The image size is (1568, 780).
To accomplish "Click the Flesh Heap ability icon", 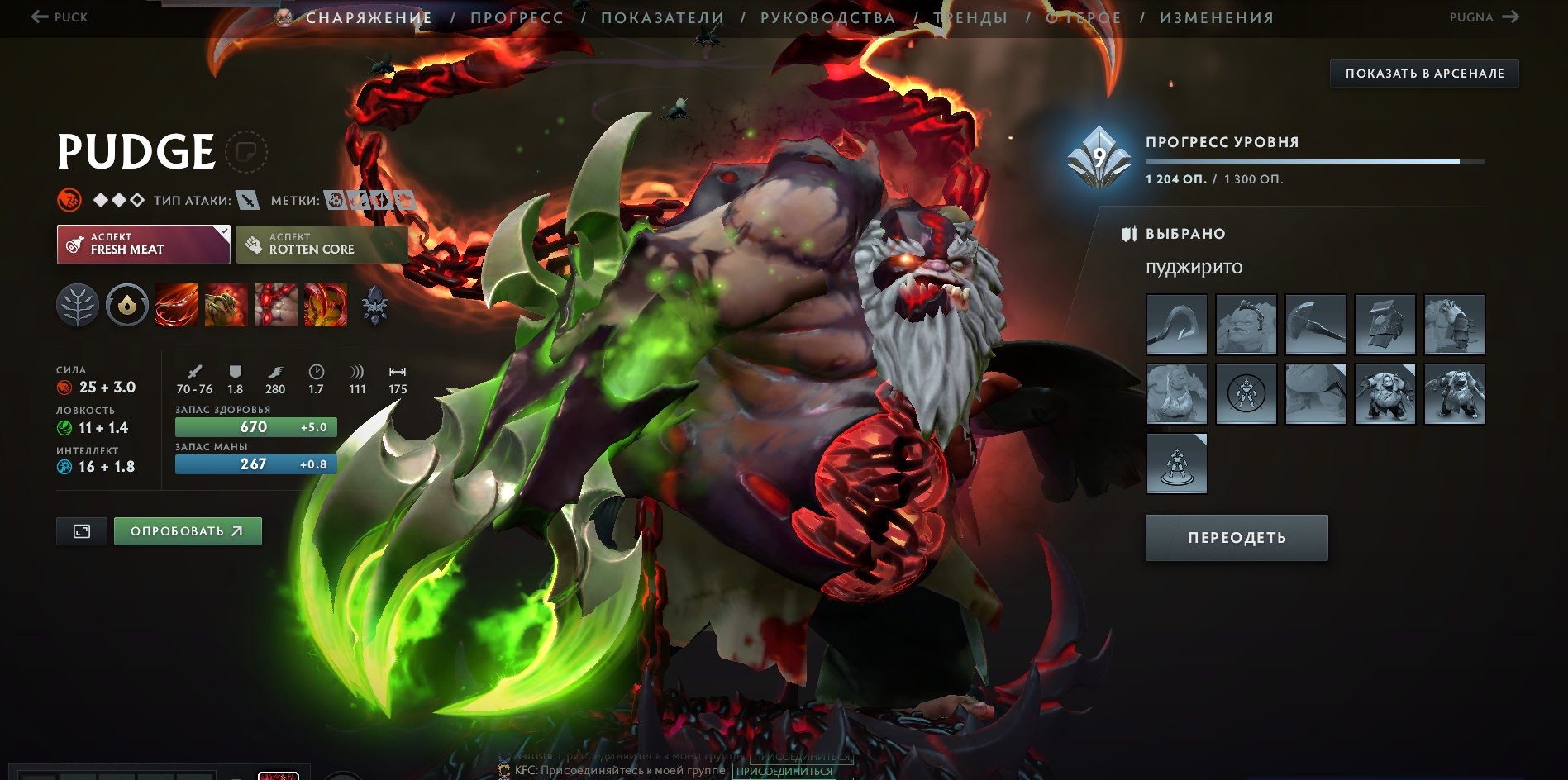I will pyautogui.click(x=275, y=305).
